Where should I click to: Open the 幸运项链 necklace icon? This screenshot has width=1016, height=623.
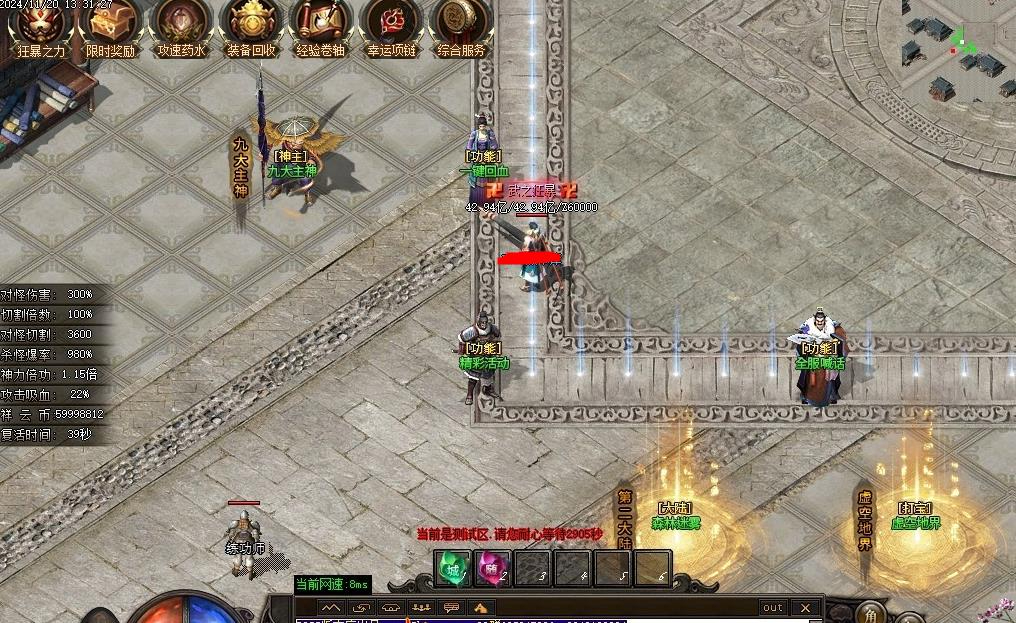(x=391, y=24)
